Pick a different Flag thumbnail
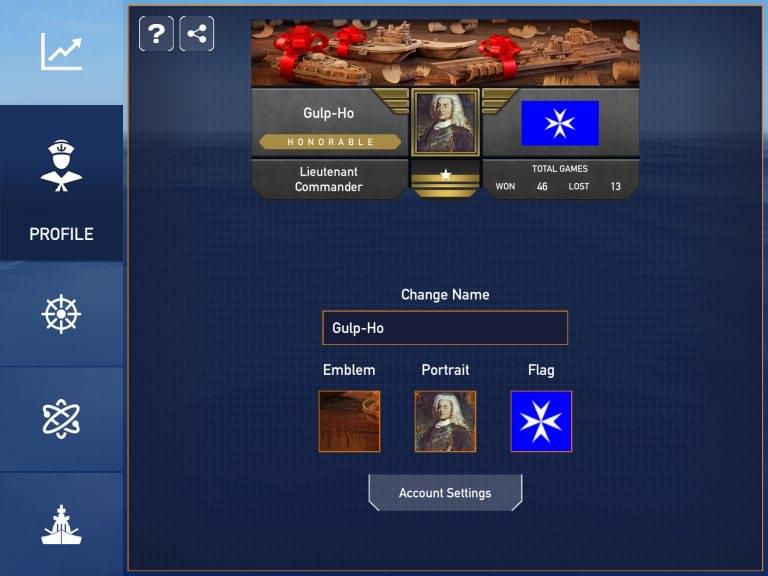This screenshot has height=576, width=768. (541, 421)
